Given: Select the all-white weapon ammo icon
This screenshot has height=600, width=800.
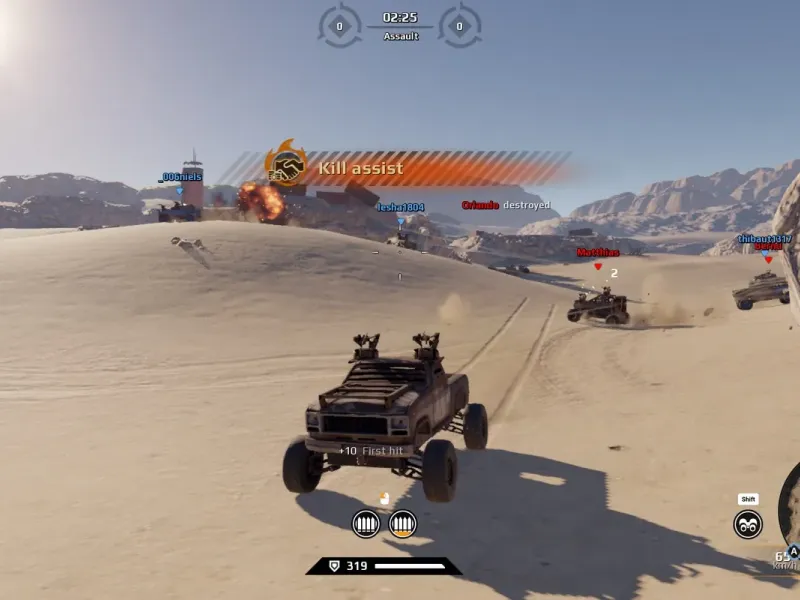Looking at the screenshot, I should pos(366,523).
